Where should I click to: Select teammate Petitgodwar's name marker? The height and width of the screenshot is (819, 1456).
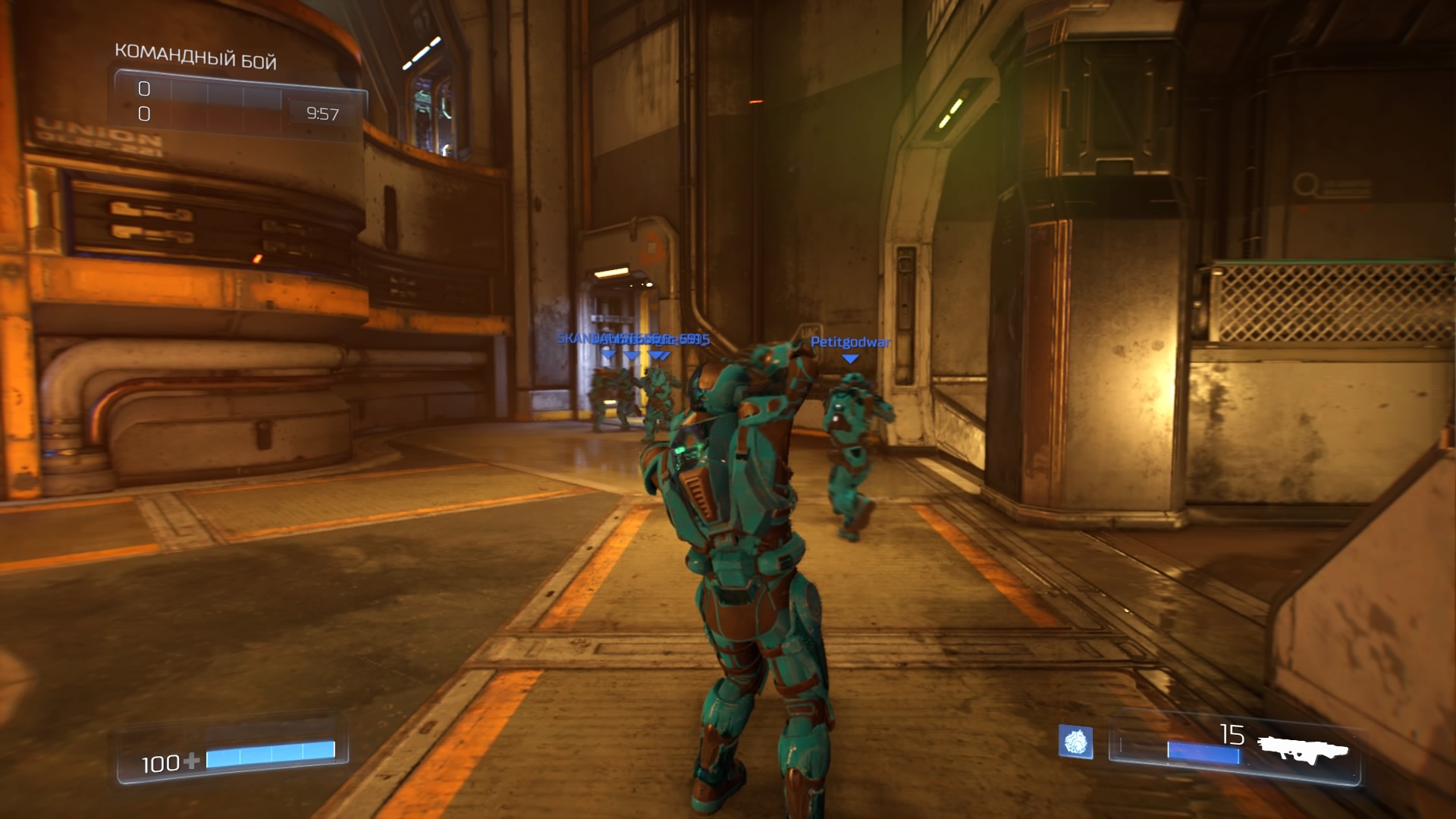[x=850, y=343]
